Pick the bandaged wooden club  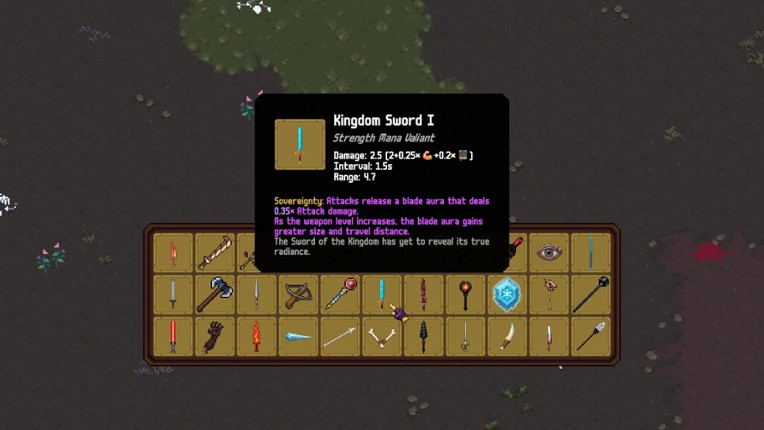click(214, 253)
